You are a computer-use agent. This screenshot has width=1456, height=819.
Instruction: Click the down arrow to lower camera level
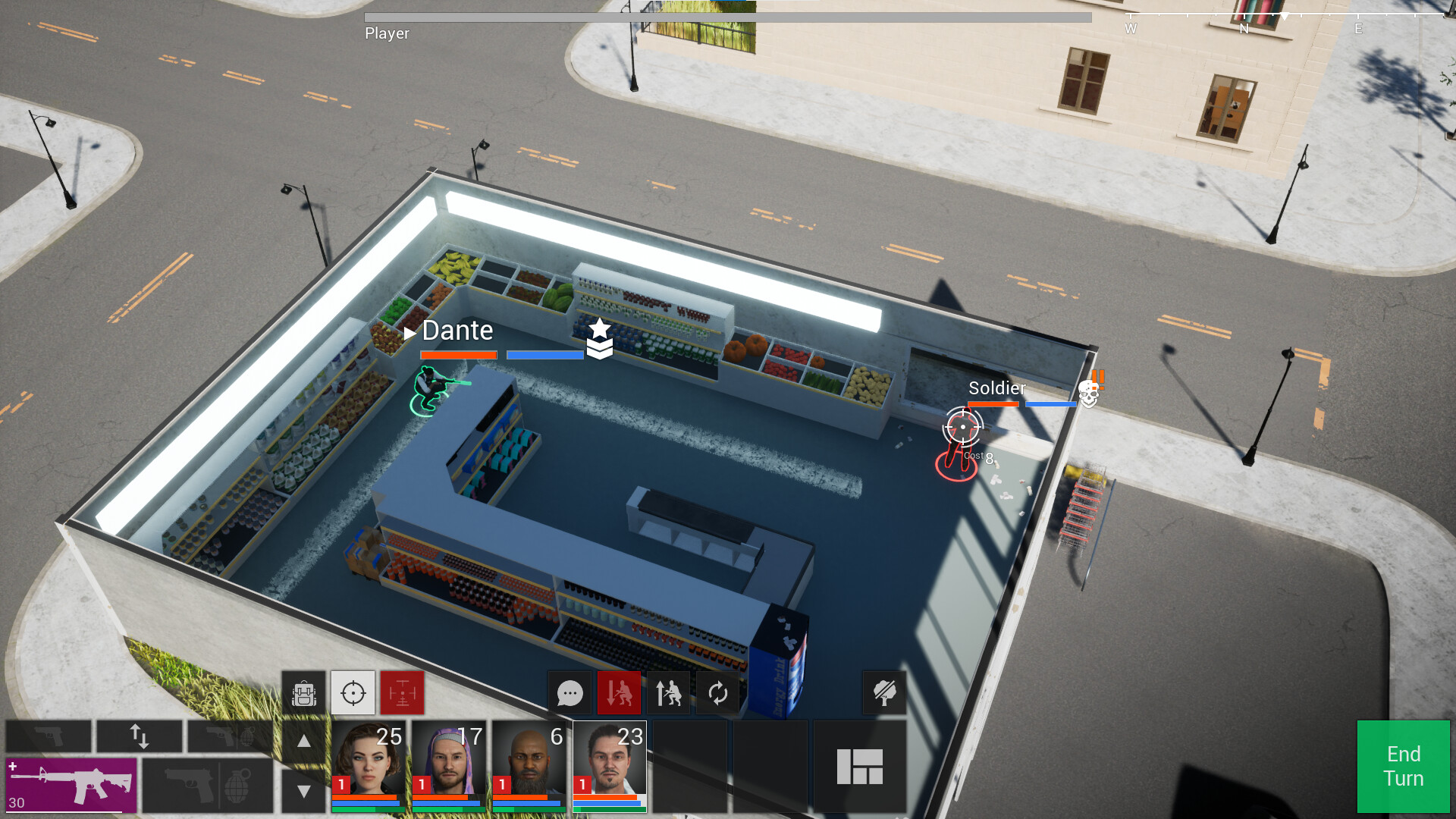click(x=303, y=789)
